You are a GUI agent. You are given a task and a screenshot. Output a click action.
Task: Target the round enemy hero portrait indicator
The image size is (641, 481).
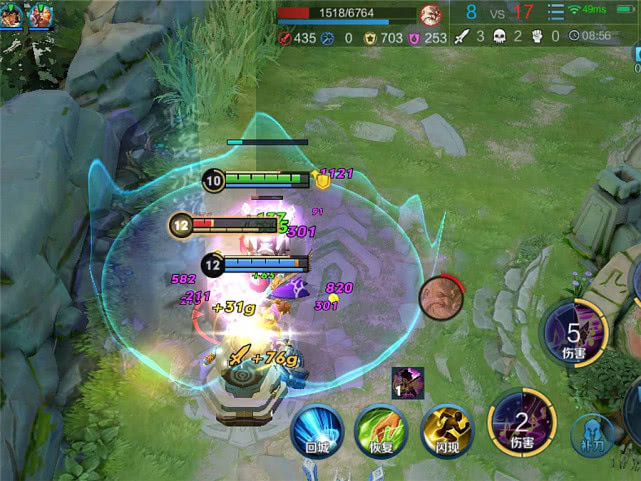click(439, 297)
